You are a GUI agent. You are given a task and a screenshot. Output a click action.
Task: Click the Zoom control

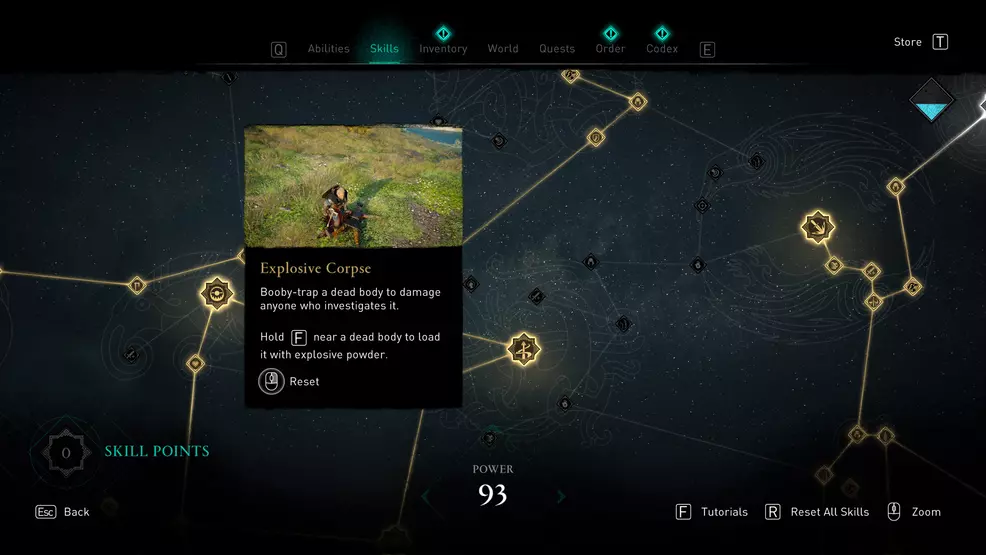pos(914,512)
